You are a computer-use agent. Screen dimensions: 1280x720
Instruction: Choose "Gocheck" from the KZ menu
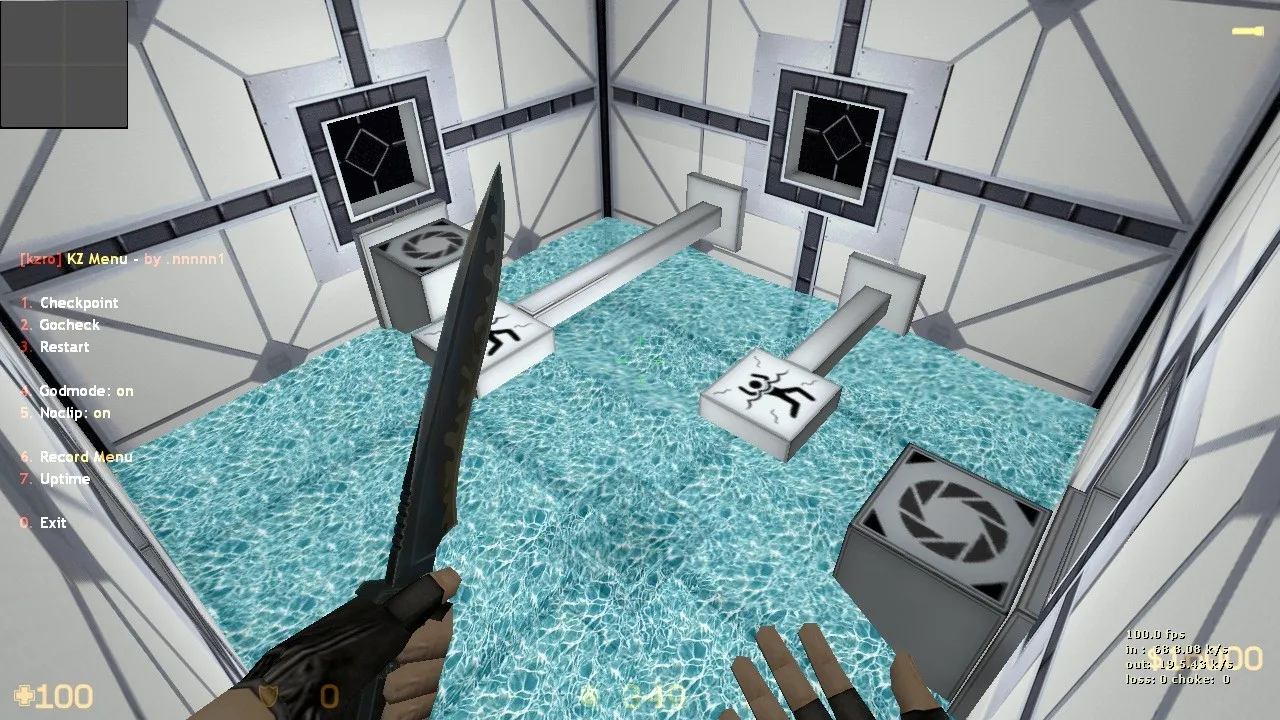click(x=69, y=324)
